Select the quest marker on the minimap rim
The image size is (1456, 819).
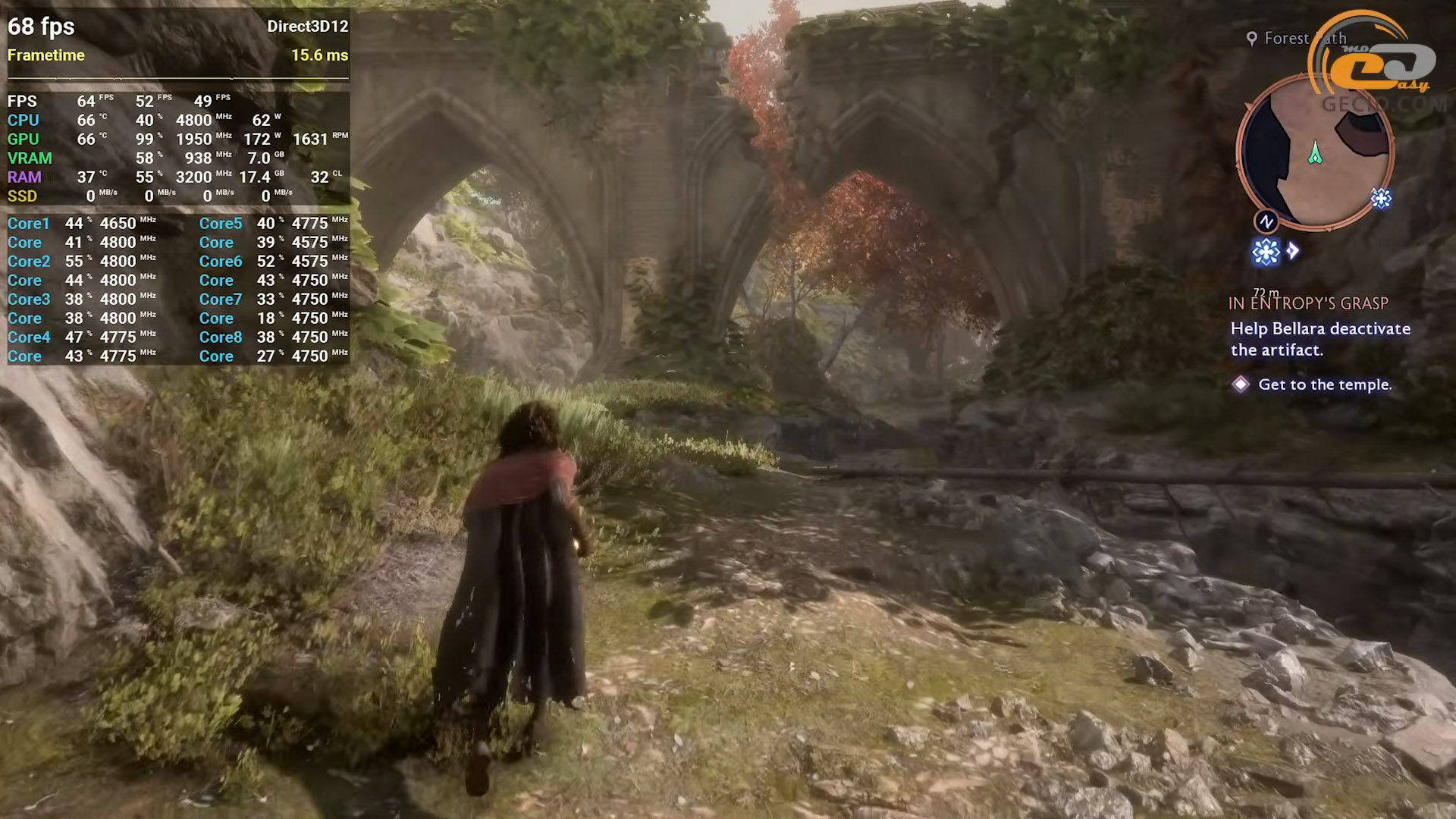[x=1381, y=199]
